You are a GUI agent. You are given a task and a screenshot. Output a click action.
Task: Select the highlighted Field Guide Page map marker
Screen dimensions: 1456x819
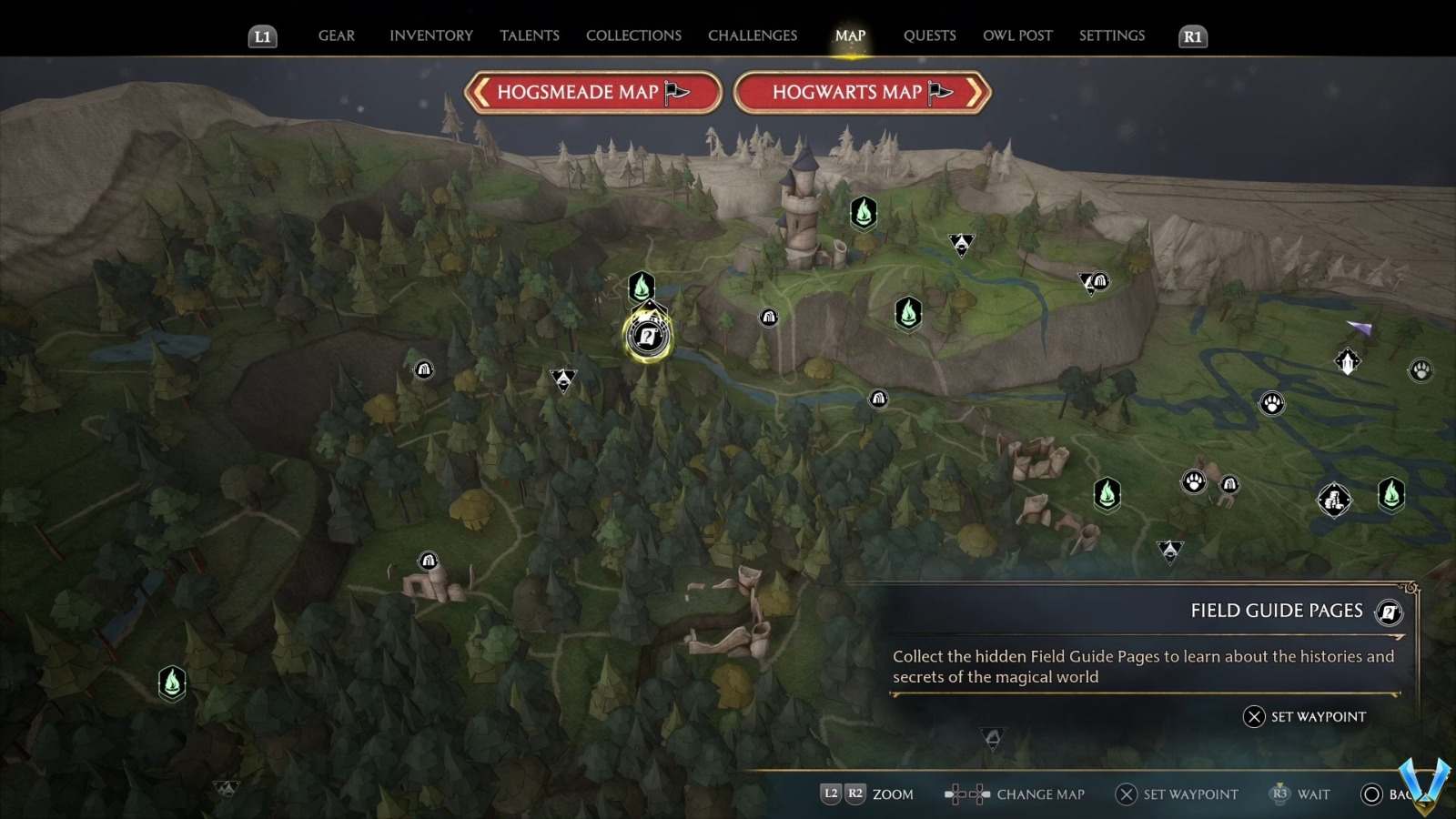click(x=646, y=337)
